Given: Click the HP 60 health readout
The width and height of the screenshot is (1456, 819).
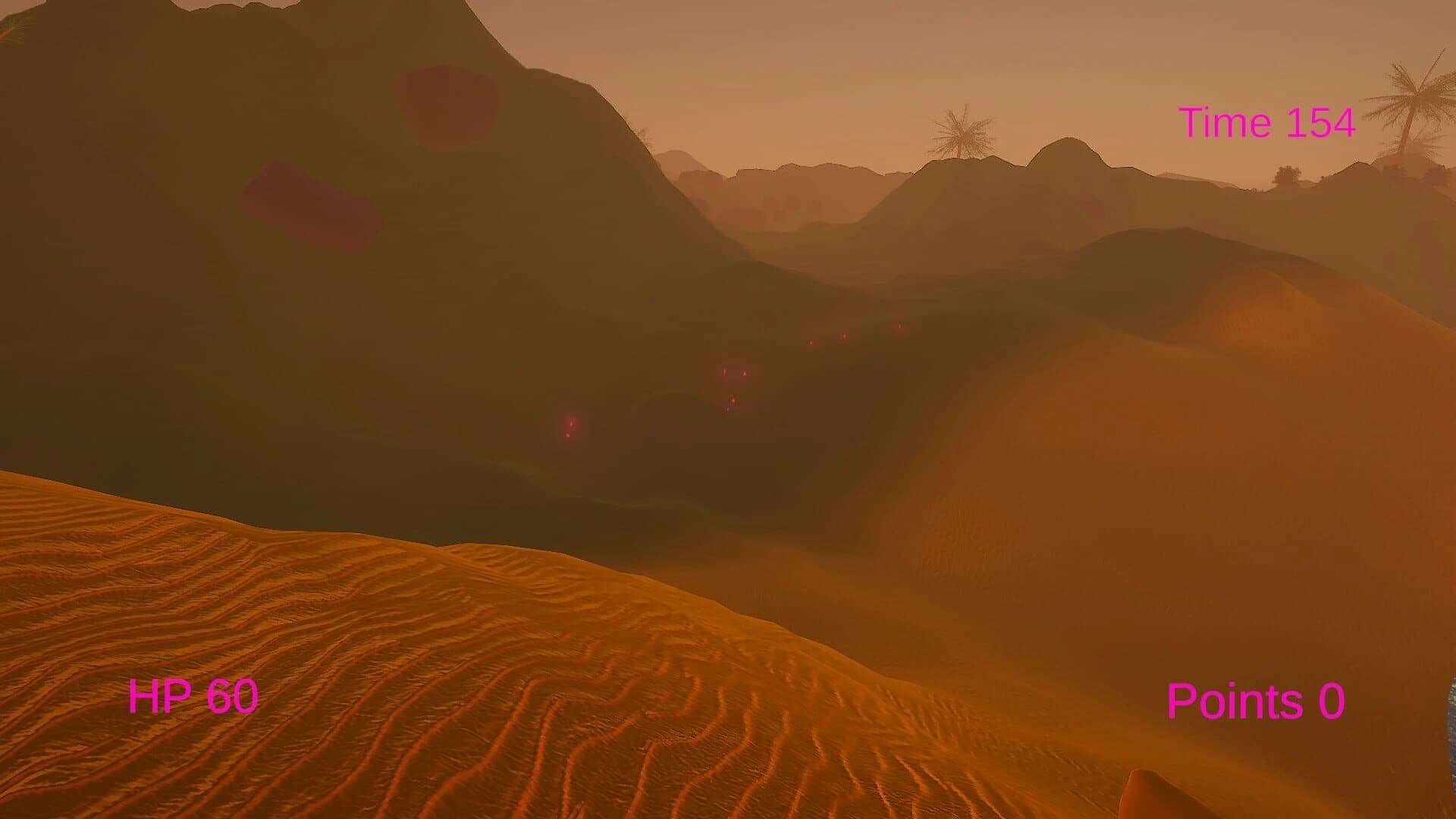Looking at the screenshot, I should [193, 696].
